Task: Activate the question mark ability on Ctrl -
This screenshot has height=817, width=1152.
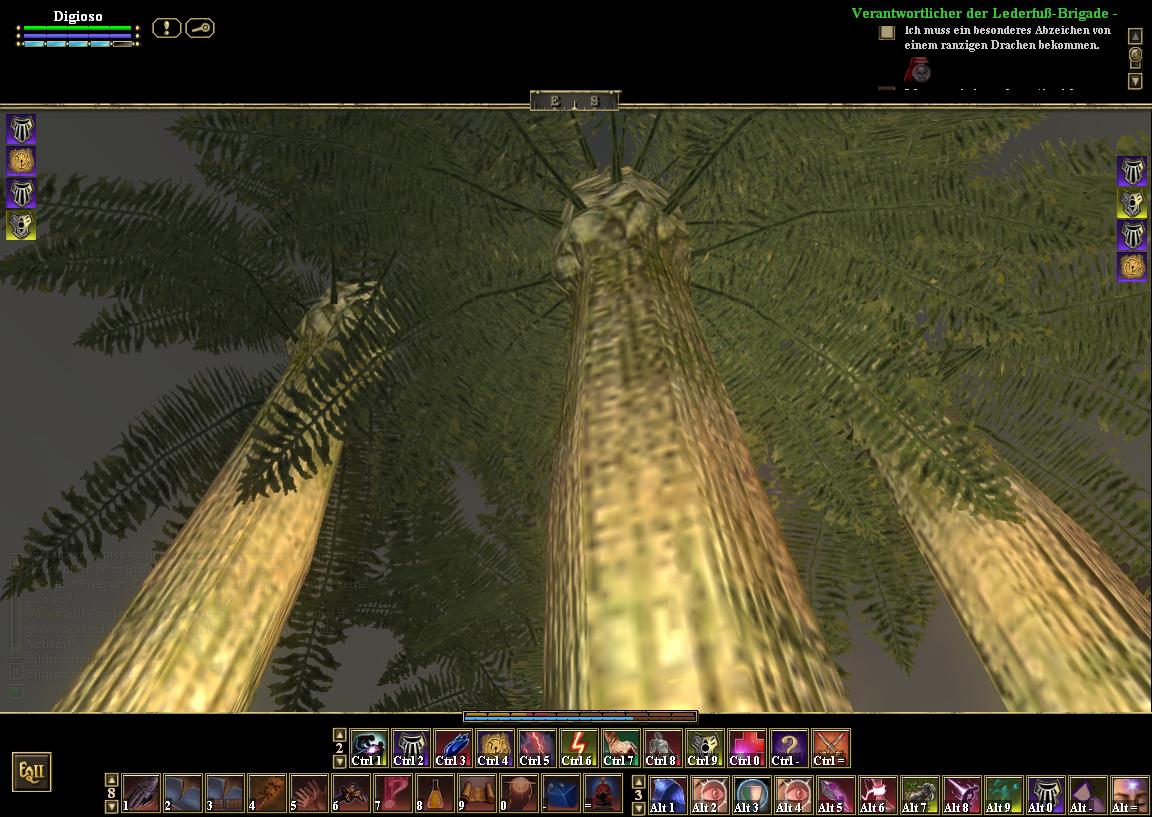Action: (x=789, y=748)
